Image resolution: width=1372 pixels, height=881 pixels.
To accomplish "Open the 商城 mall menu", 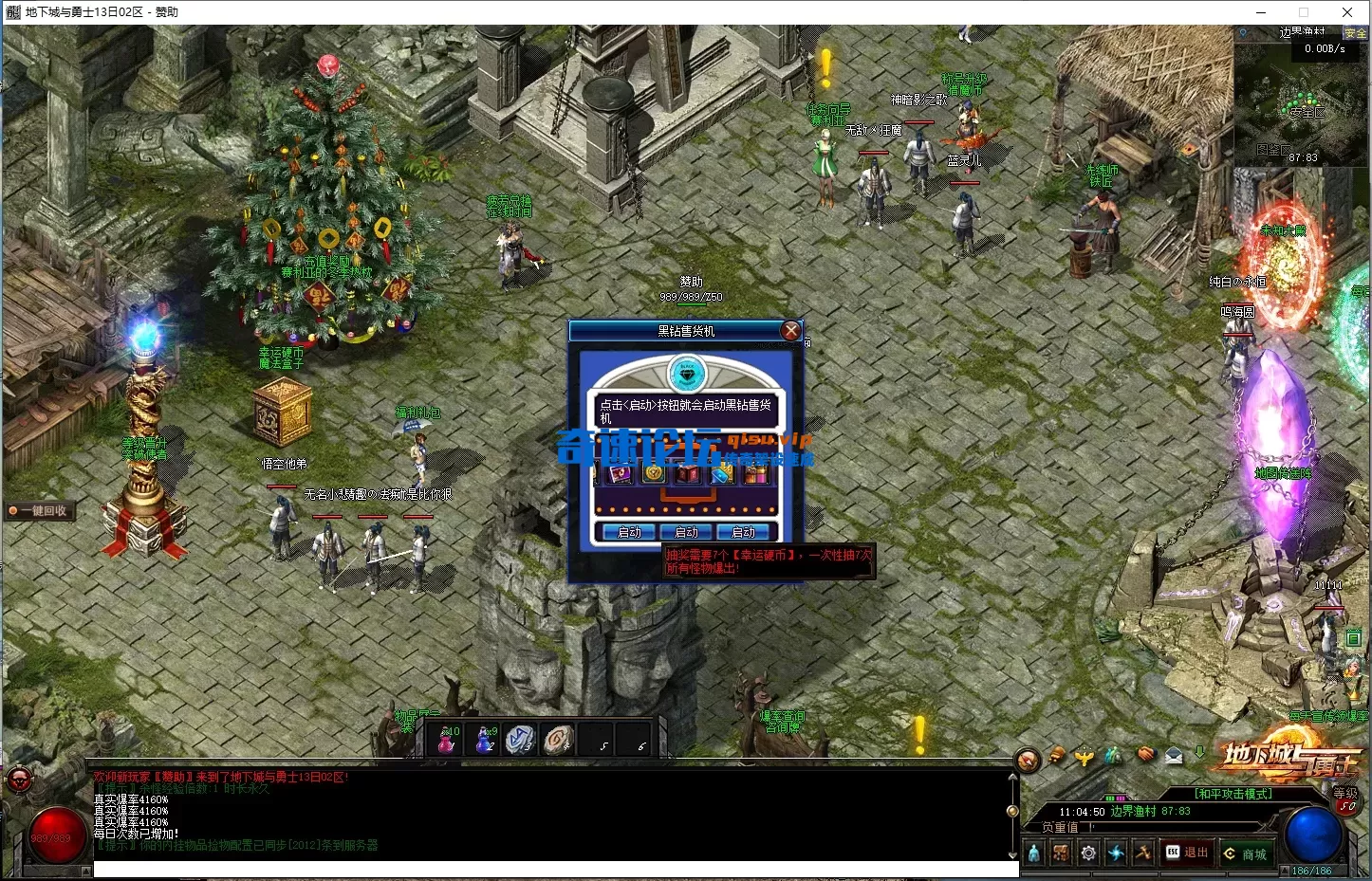I will [x=1248, y=853].
